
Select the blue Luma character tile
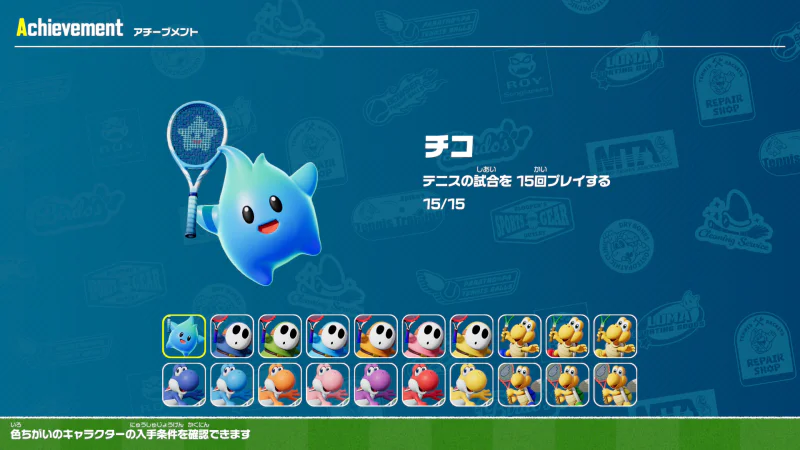click(x=184, y=336)
